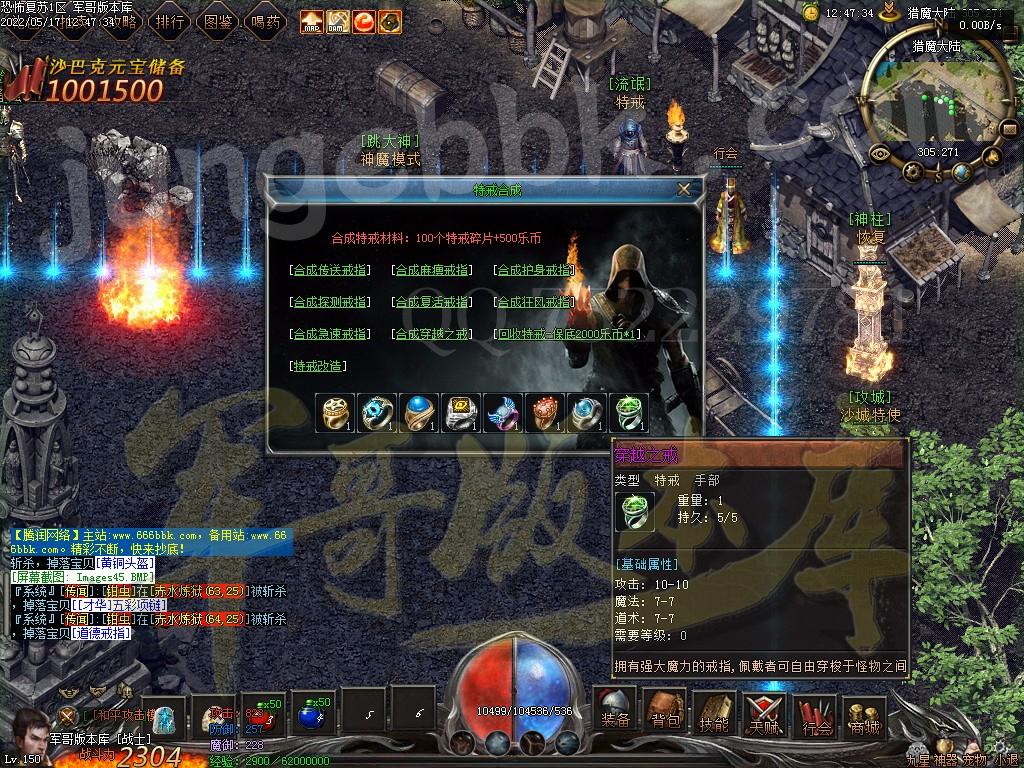Select 合成复活戒指 link
Image resolution: width=1024 pixels, height=768 pixels.
click(432, 302)
